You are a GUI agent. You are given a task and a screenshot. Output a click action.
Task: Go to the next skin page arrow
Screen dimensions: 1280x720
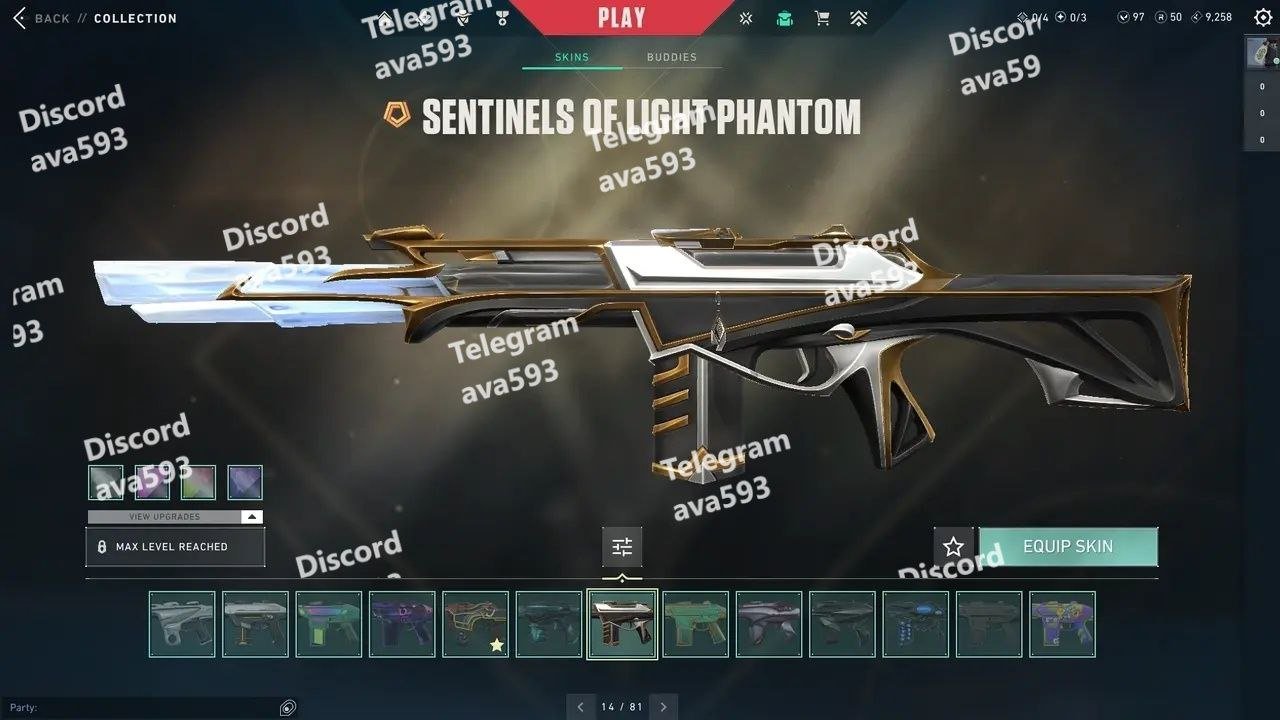coord(663,707)
